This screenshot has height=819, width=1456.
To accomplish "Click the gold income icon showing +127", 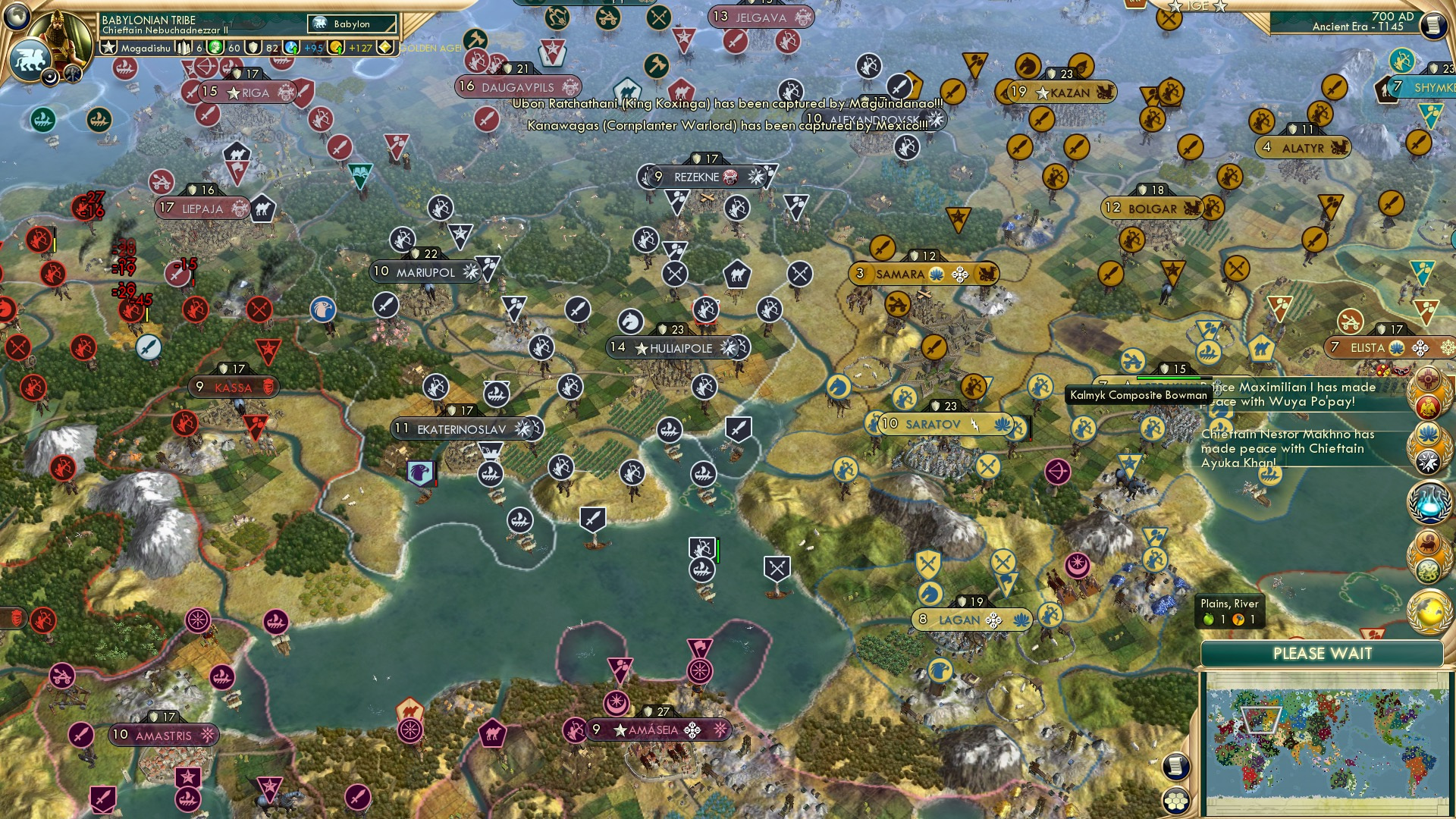I will 337,47.
